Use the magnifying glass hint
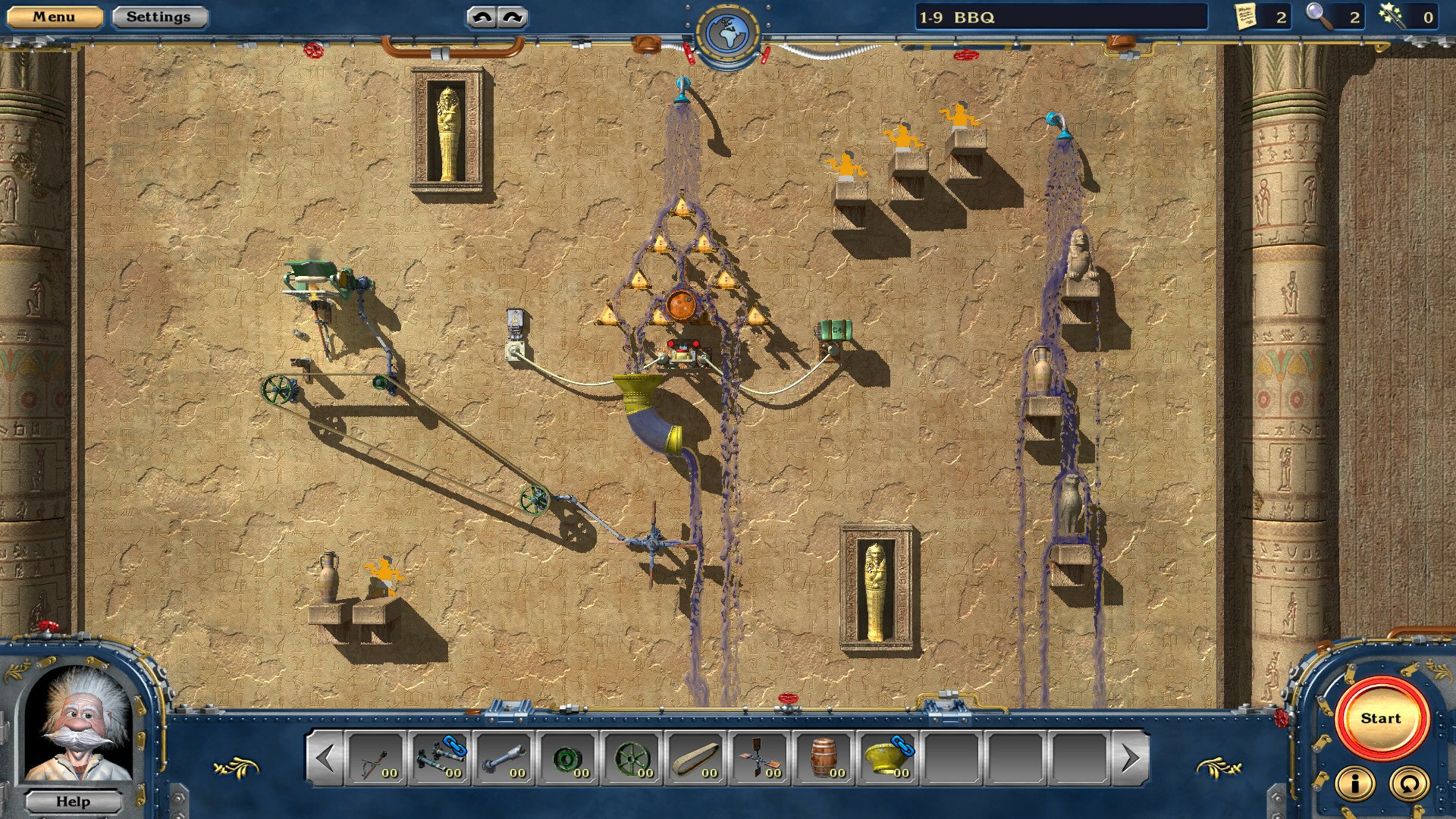The image size is (1456, 819). tap(1319, 17)
